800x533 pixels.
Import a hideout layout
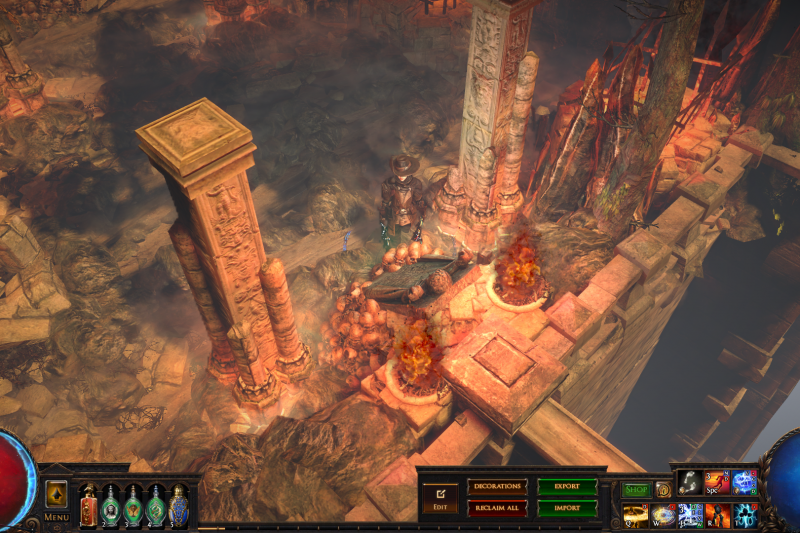pos(567,508)
